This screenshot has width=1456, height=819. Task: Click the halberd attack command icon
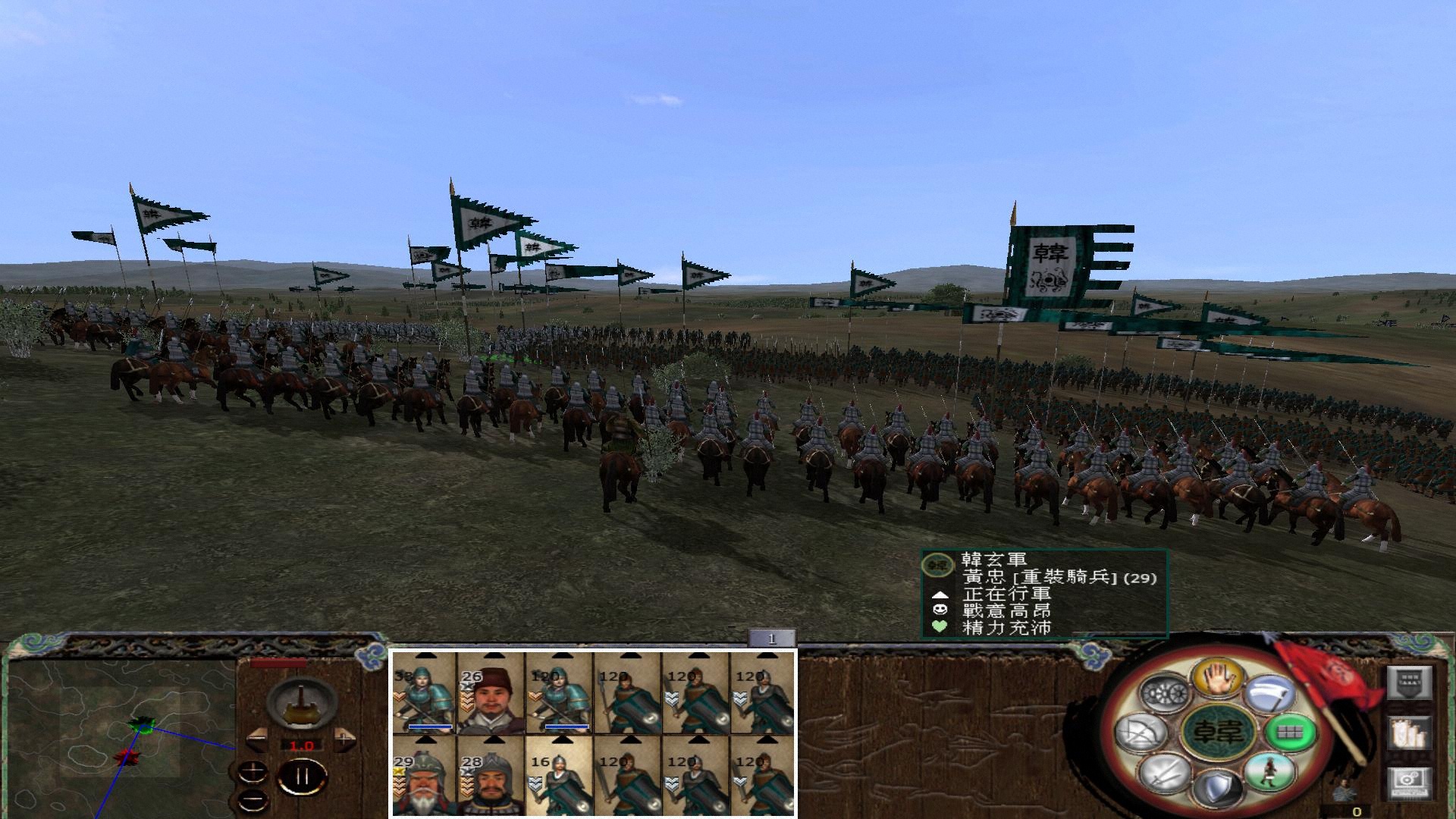1269,694
